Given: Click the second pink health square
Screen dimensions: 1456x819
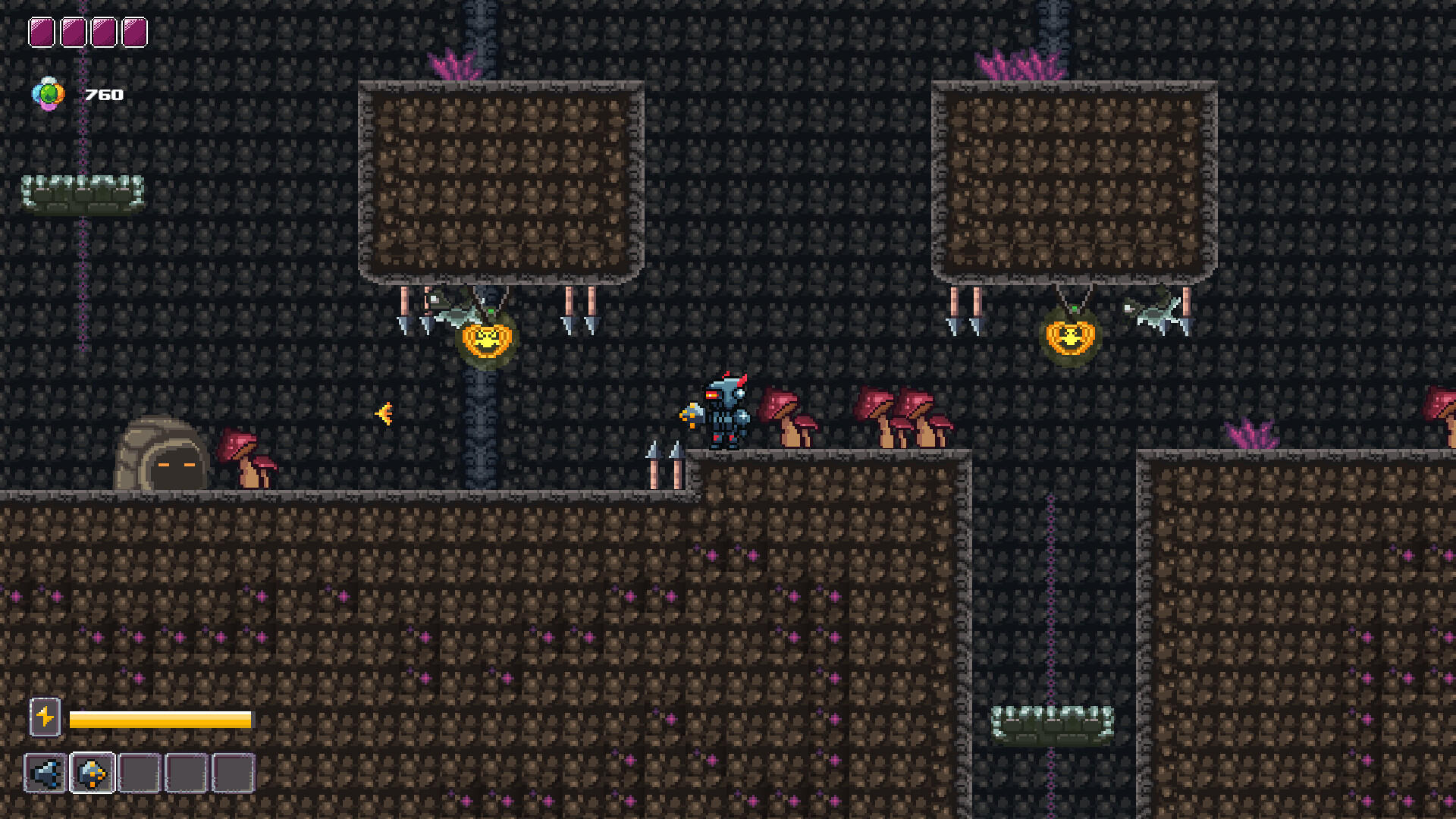Looking at the screenshot, I should pyautogui.click(x=73, y=32).
